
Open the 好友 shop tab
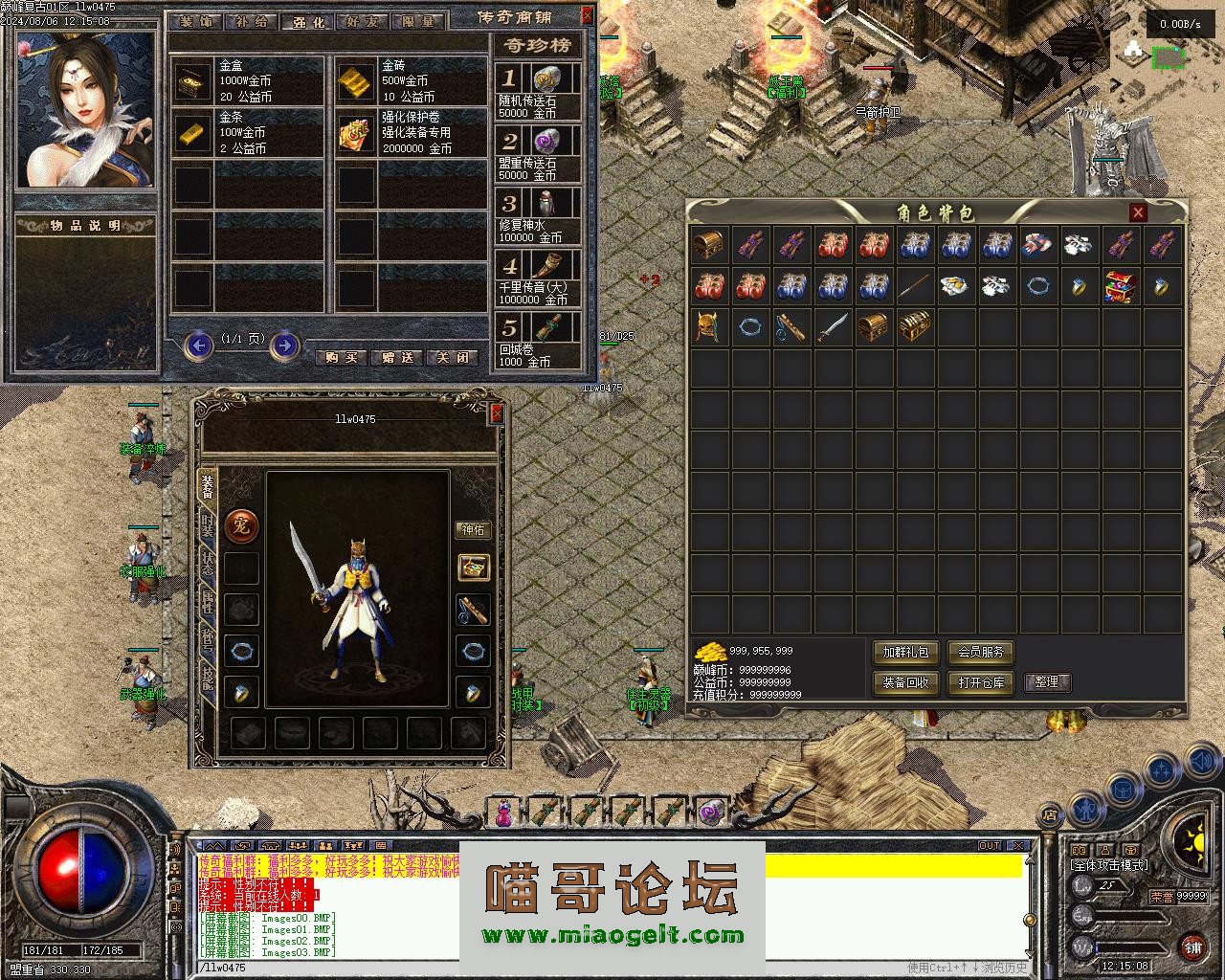point(362,21)
